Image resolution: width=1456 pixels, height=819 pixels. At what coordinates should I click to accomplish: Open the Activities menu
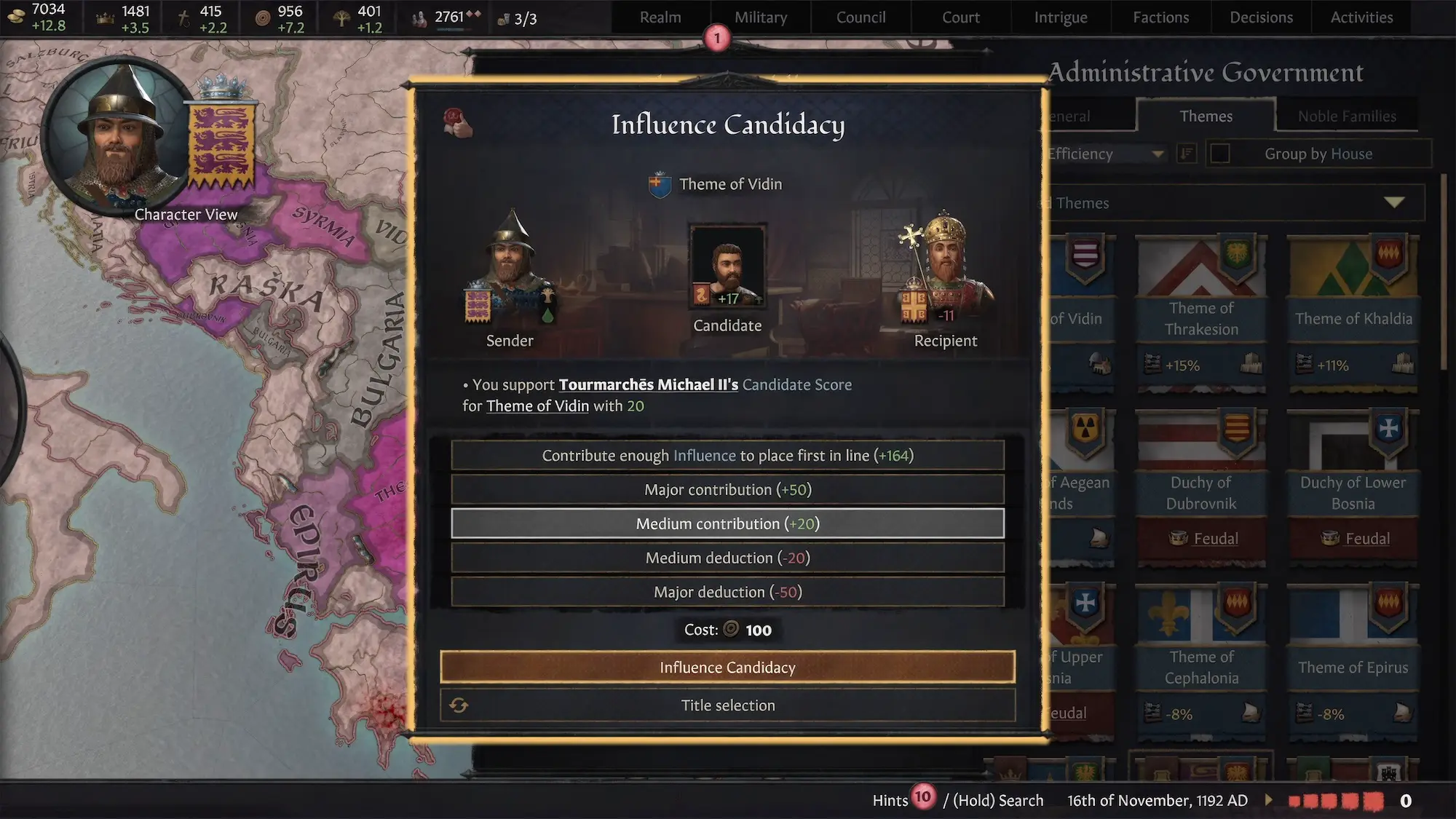coord(1361,17)
